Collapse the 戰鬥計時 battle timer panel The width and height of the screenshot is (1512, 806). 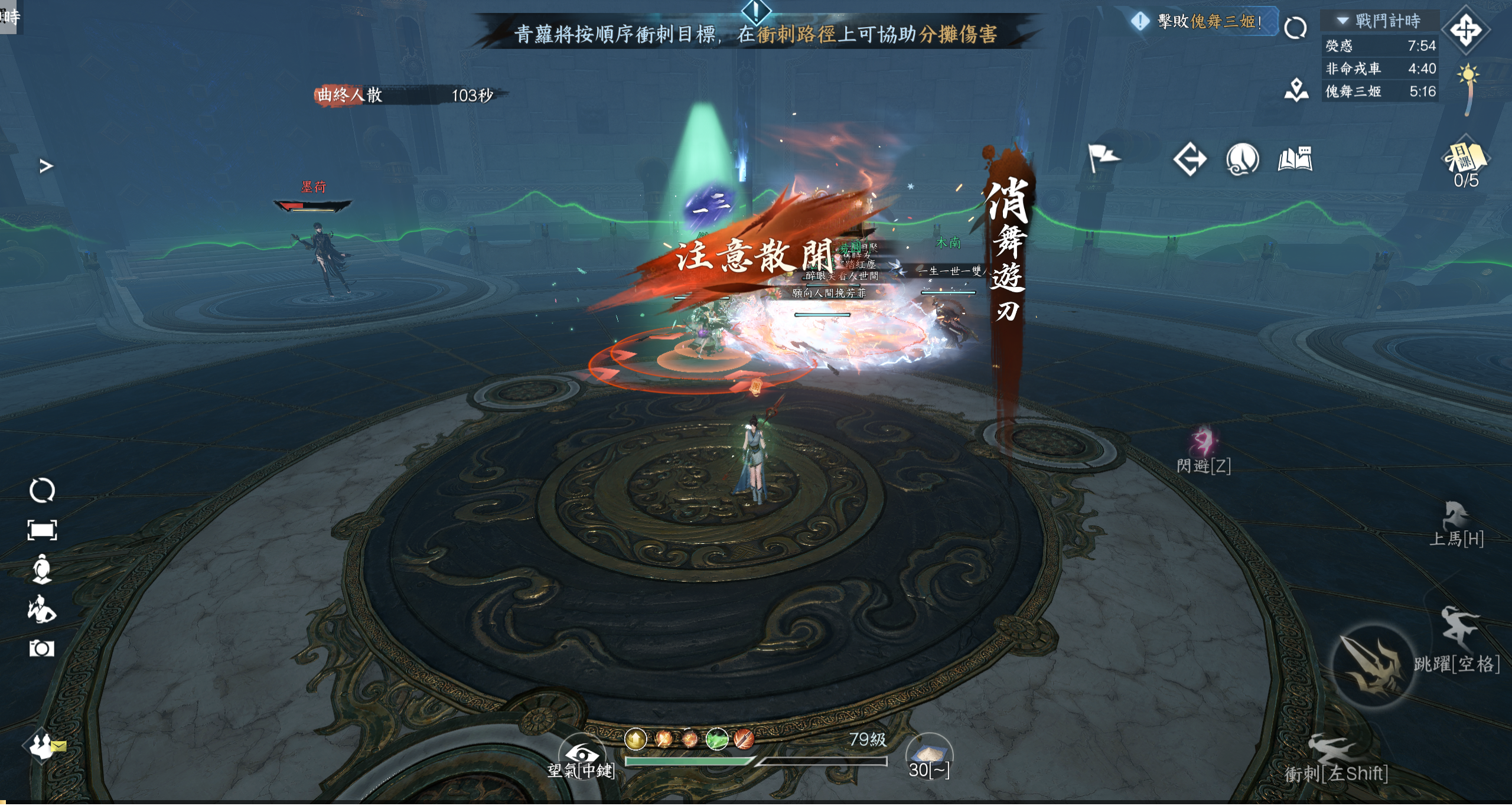(1343, 21)
